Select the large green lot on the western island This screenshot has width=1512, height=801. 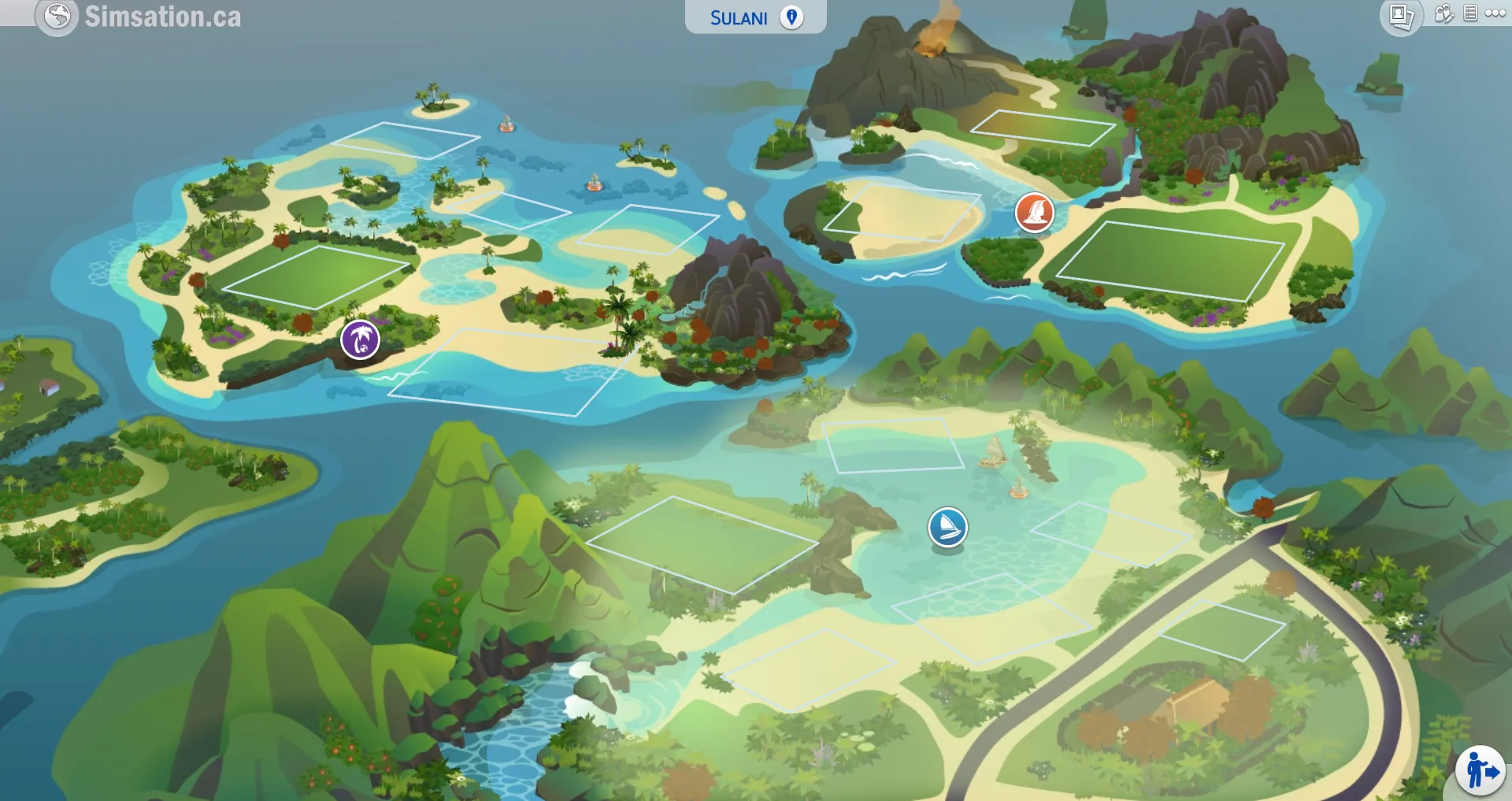coord(315,276)
